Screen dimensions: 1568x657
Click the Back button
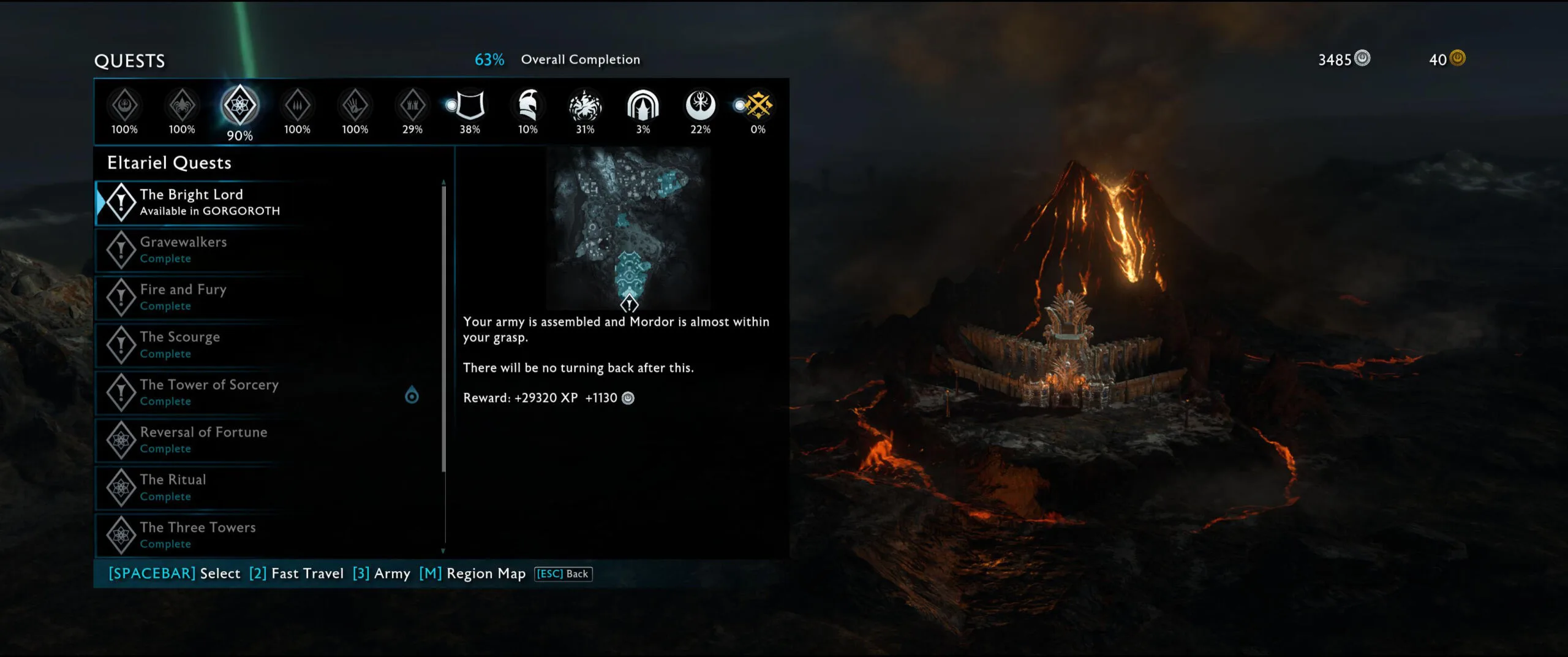[563, 574]
